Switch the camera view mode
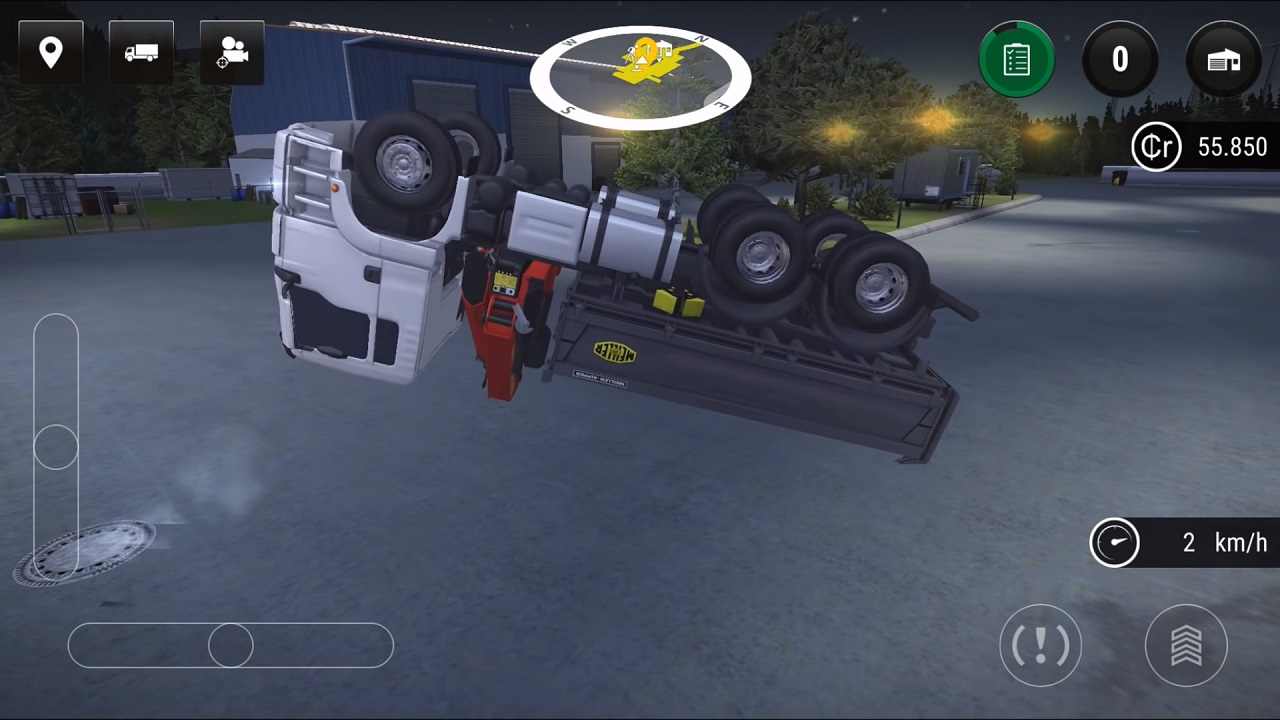This screenshot has width=1280, height=720. pos(232,52)
